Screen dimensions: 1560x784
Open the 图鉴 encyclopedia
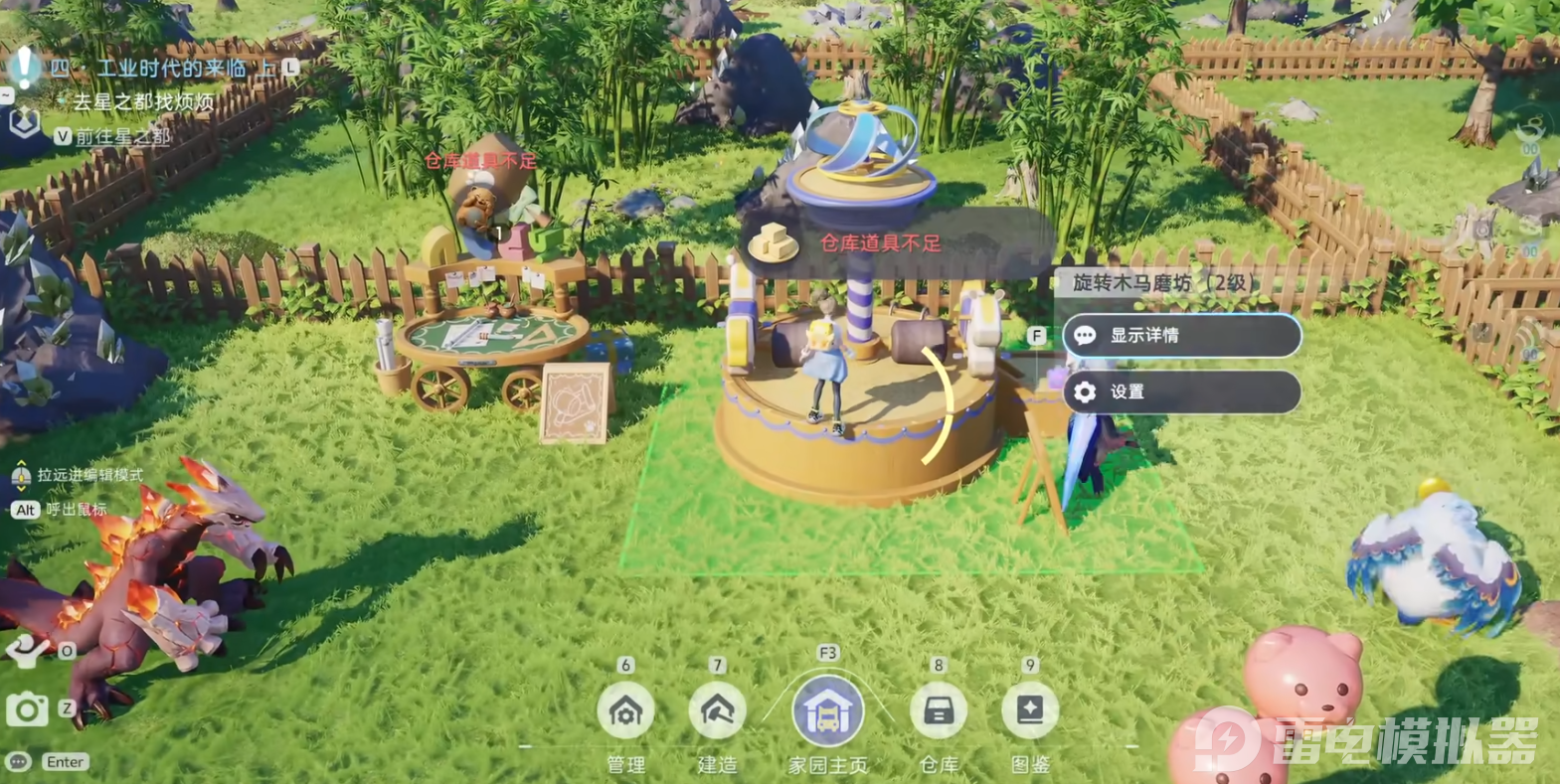coord(1030,710)
